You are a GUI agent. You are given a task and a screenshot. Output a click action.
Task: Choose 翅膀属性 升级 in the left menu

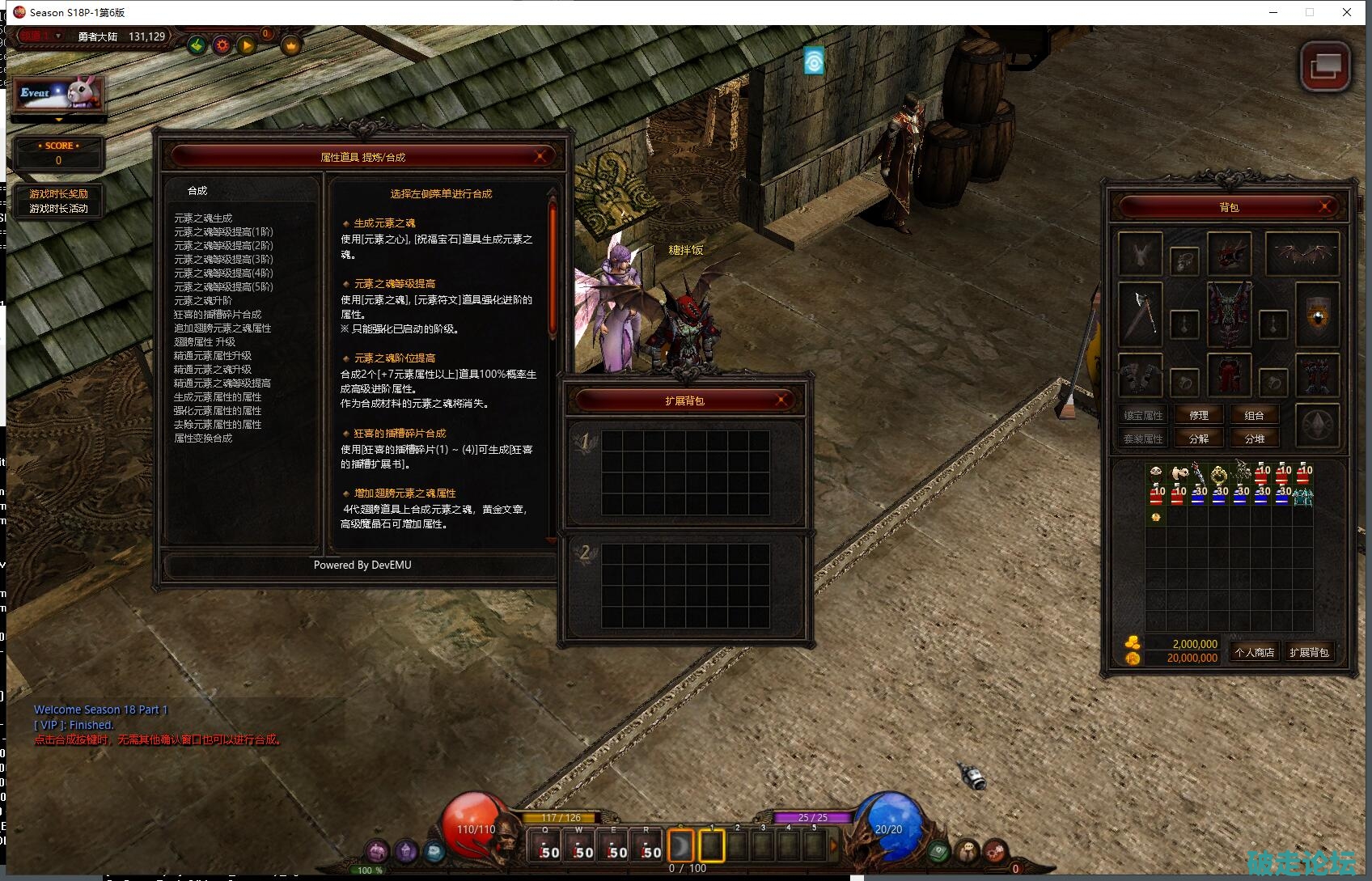pos(205,342)
